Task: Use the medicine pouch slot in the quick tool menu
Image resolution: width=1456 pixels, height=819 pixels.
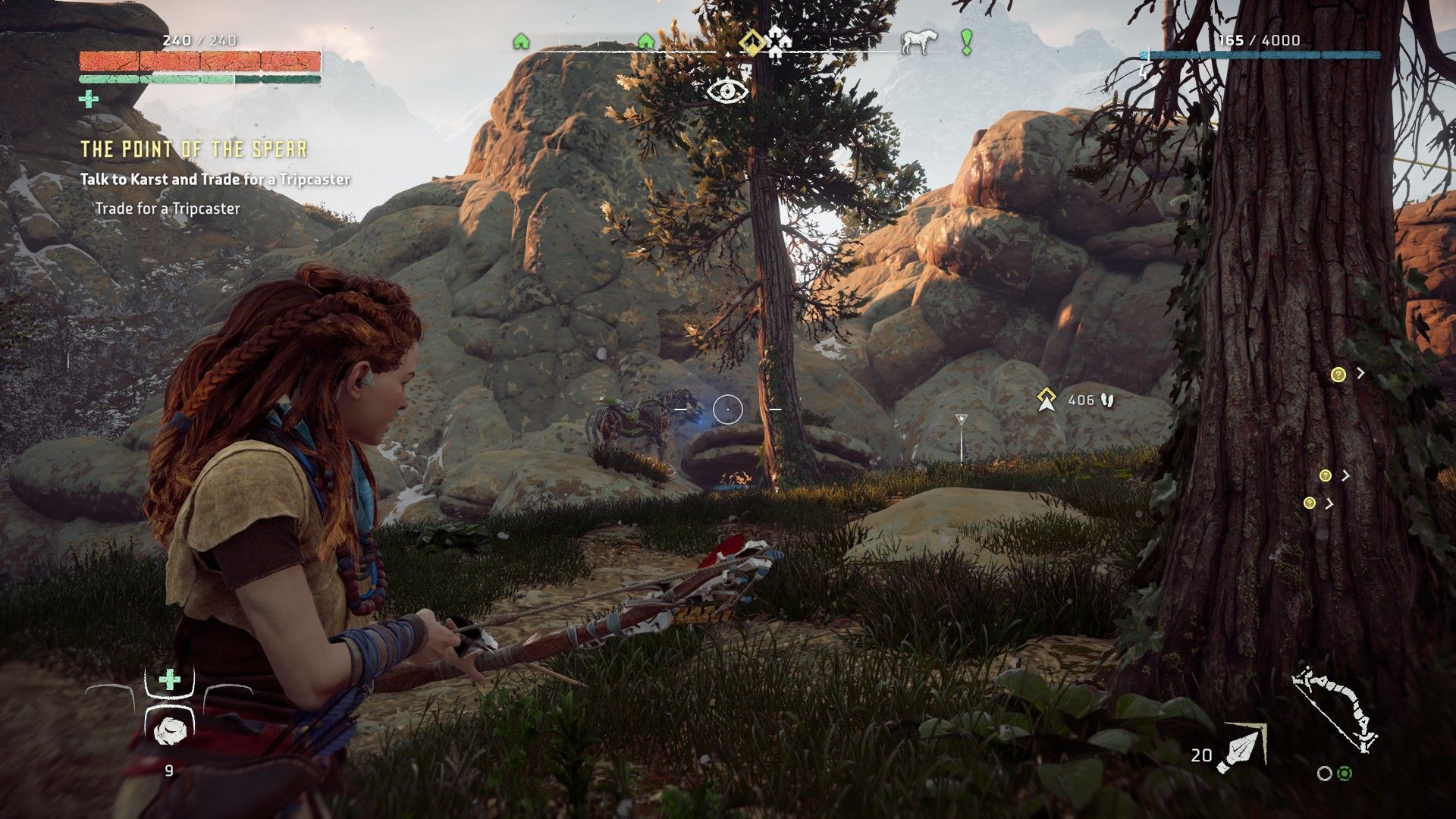Action: pos(170,679)
